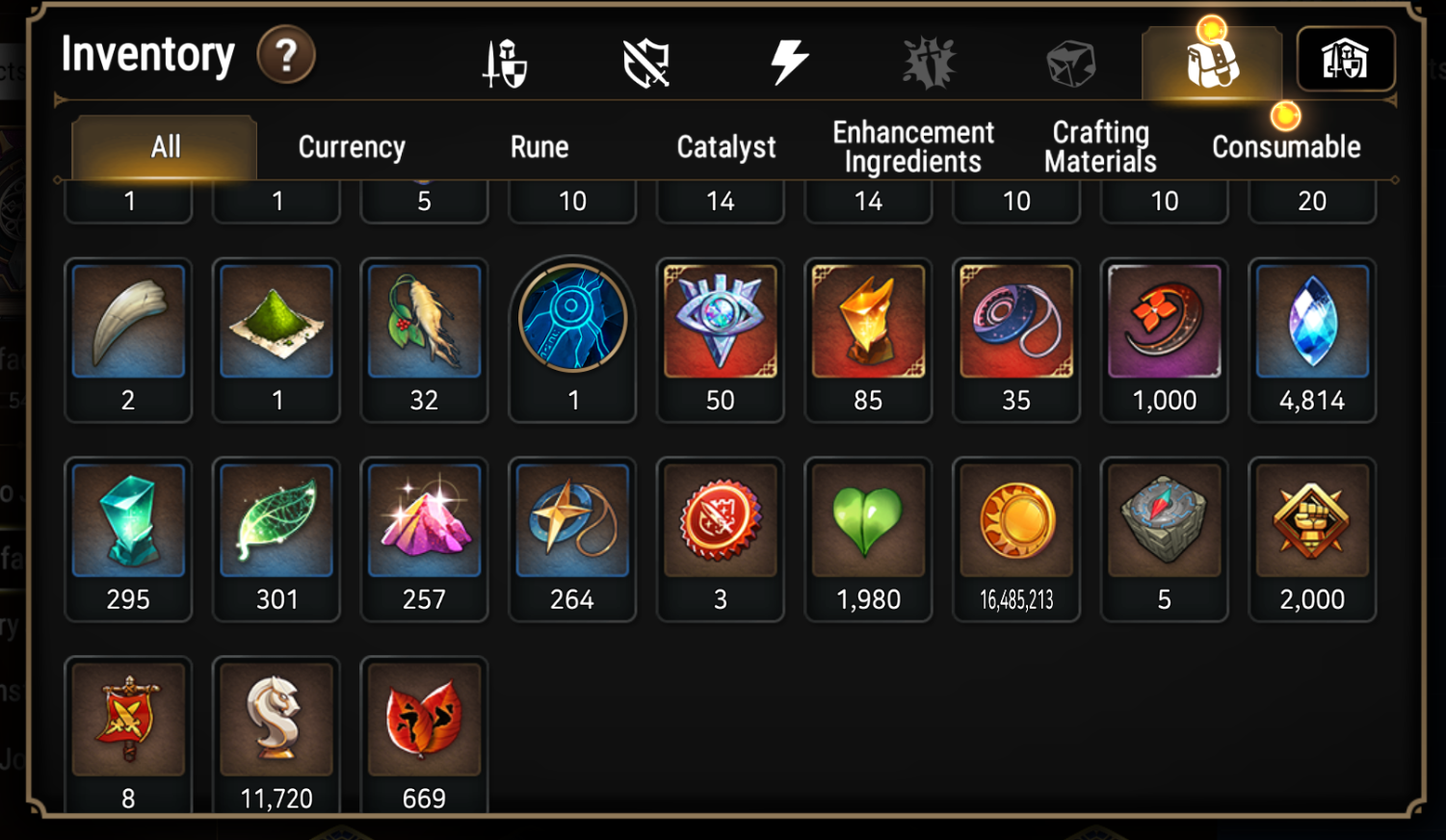This screenshot has height=840, width=1446.
Task: Open the Consumable tab
Action: coord(1287,146)
